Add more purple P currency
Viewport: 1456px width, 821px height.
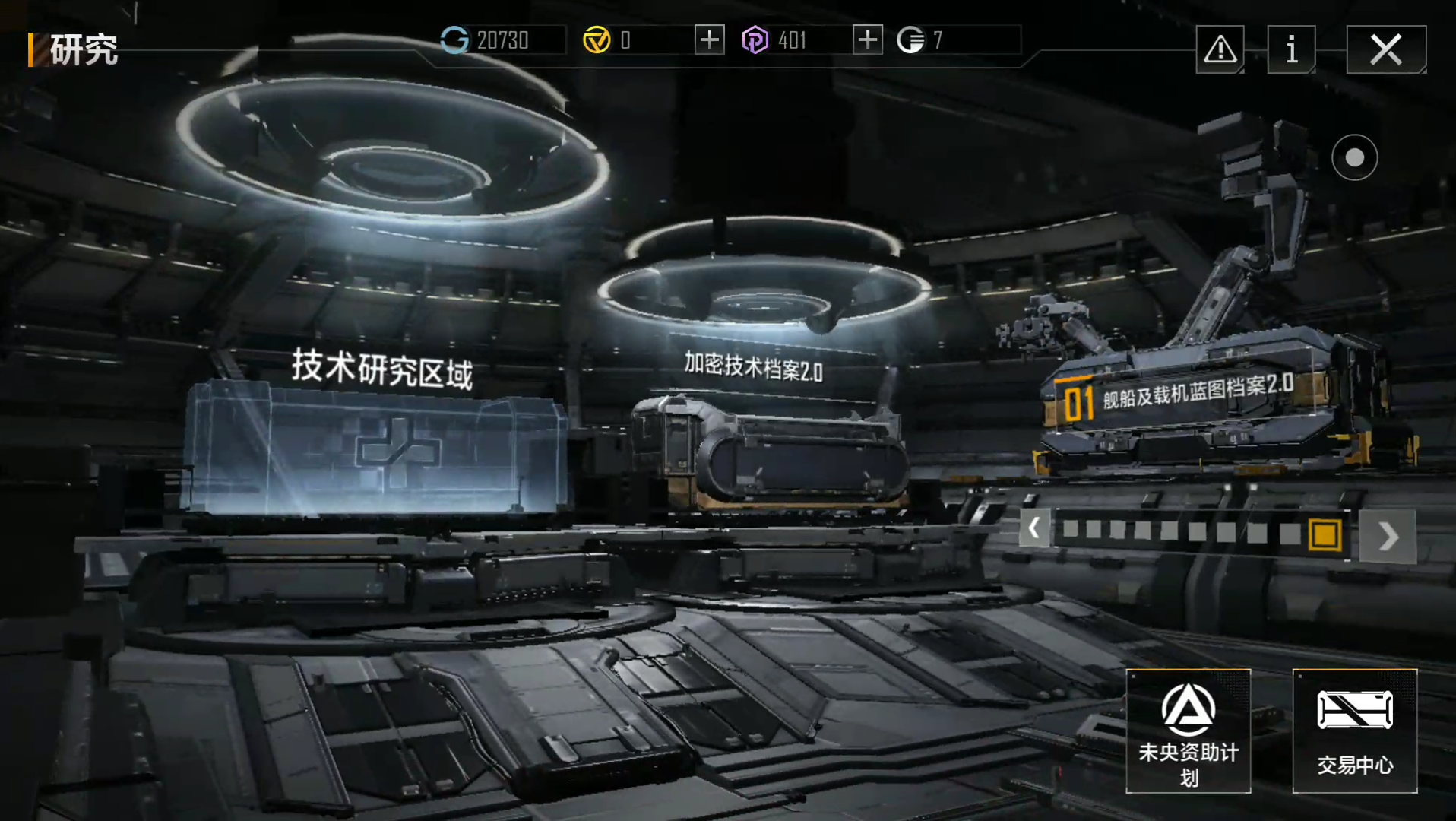(x=867, y=40)
